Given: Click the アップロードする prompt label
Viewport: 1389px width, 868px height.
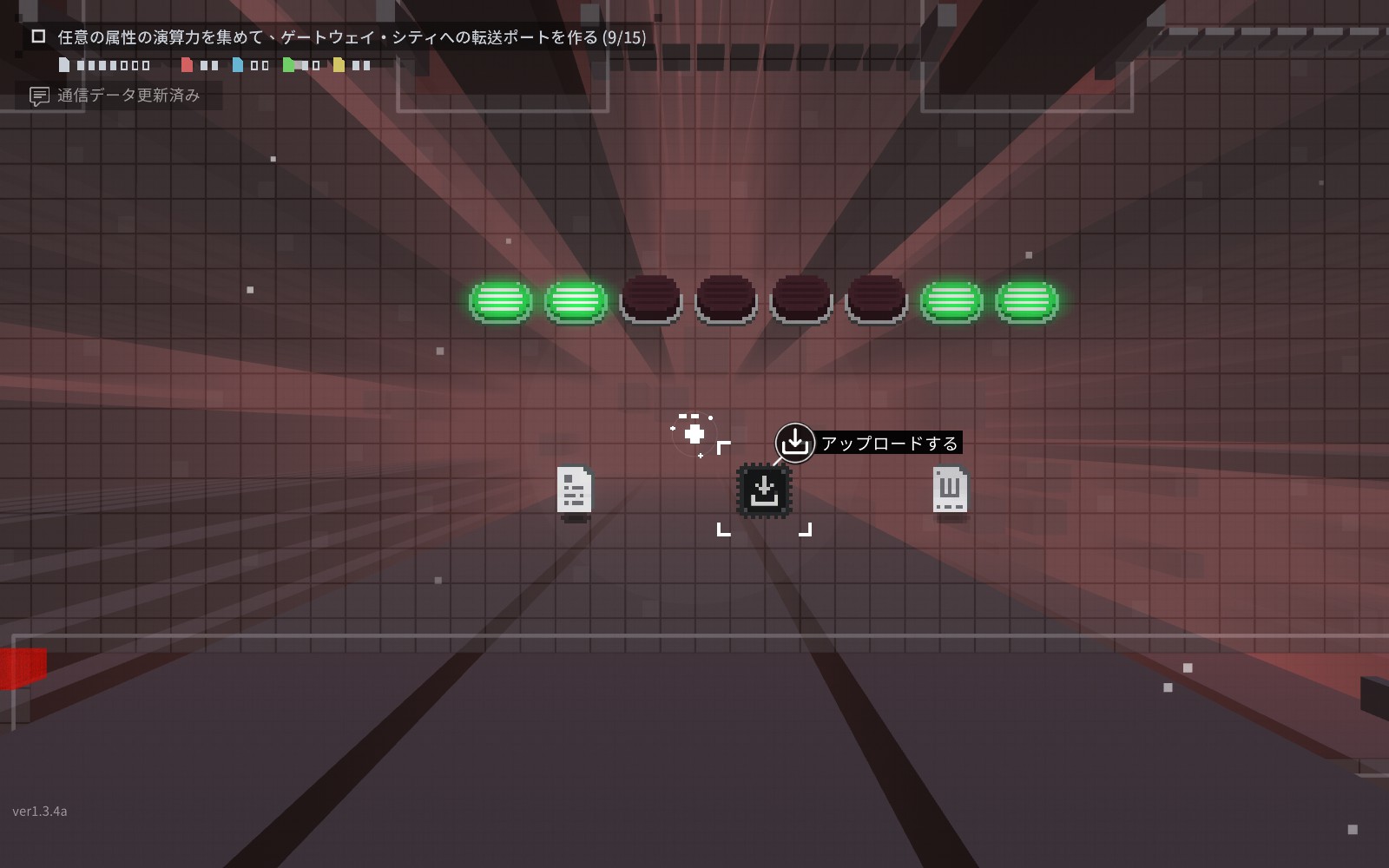Looking at the screenshot, I should point(888,444).
